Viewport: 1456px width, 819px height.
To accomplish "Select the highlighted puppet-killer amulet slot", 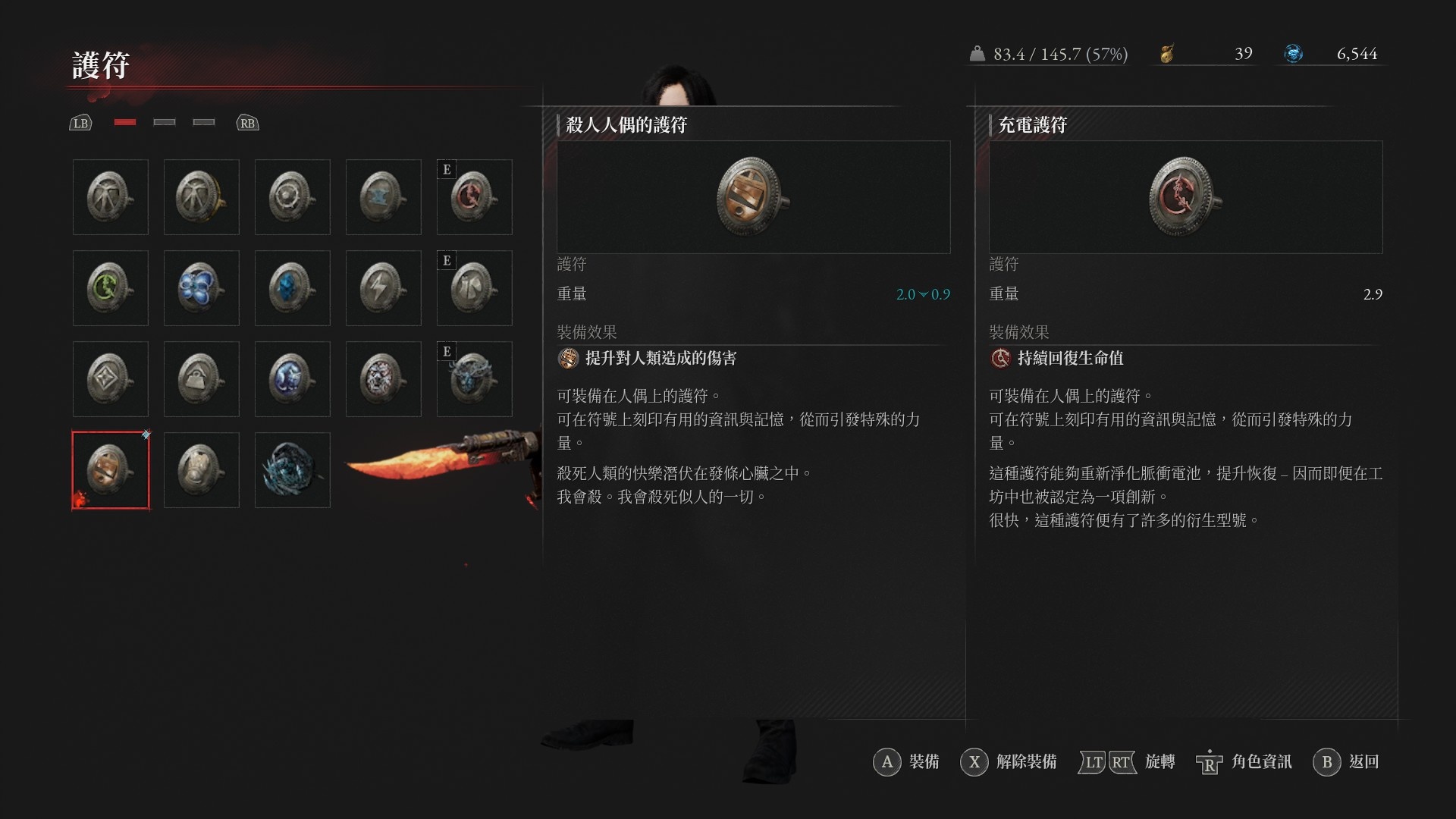I will 110,470.
